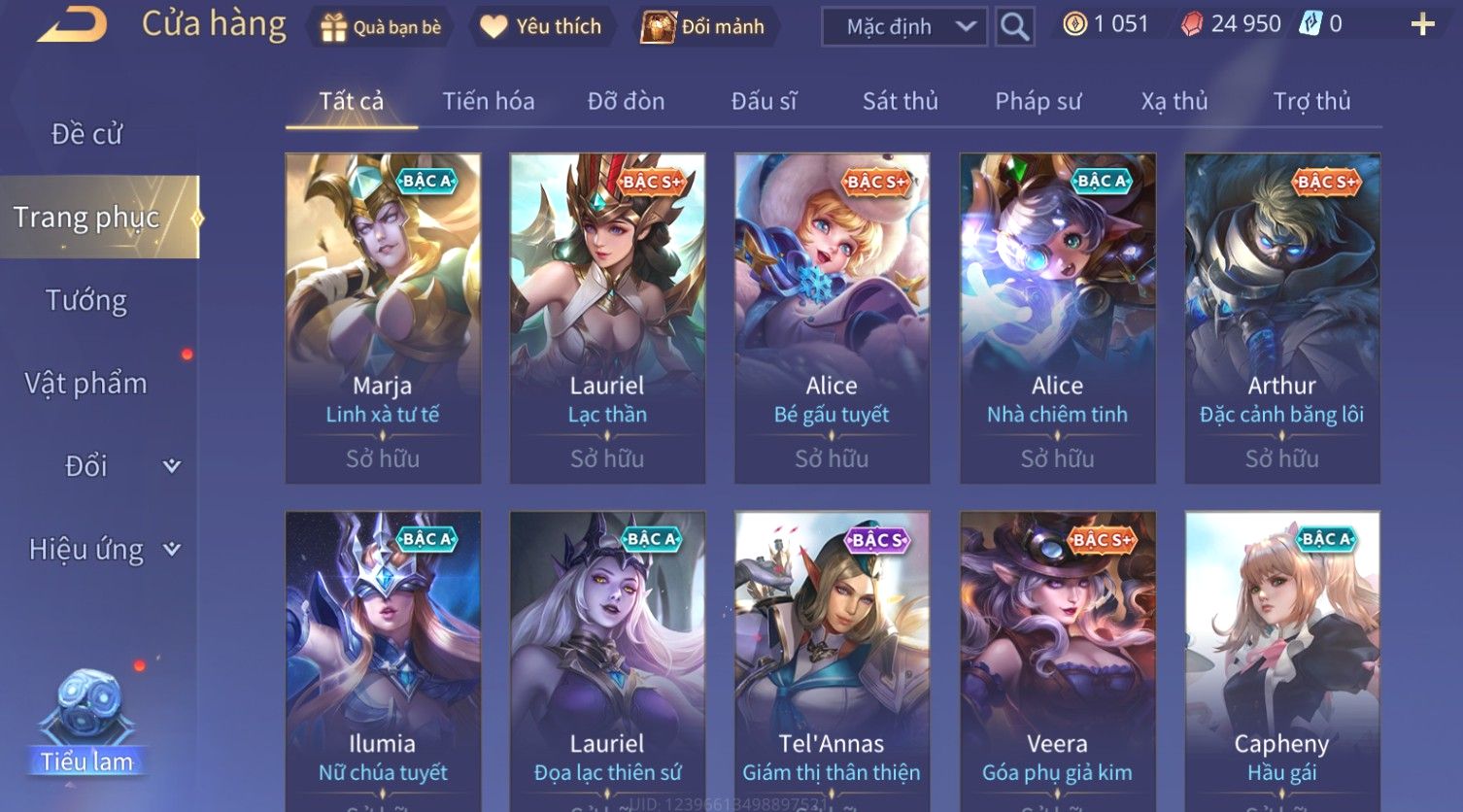Open the Yêu thích wishlist
This screenshot has height=812, width=1463.
541,27
